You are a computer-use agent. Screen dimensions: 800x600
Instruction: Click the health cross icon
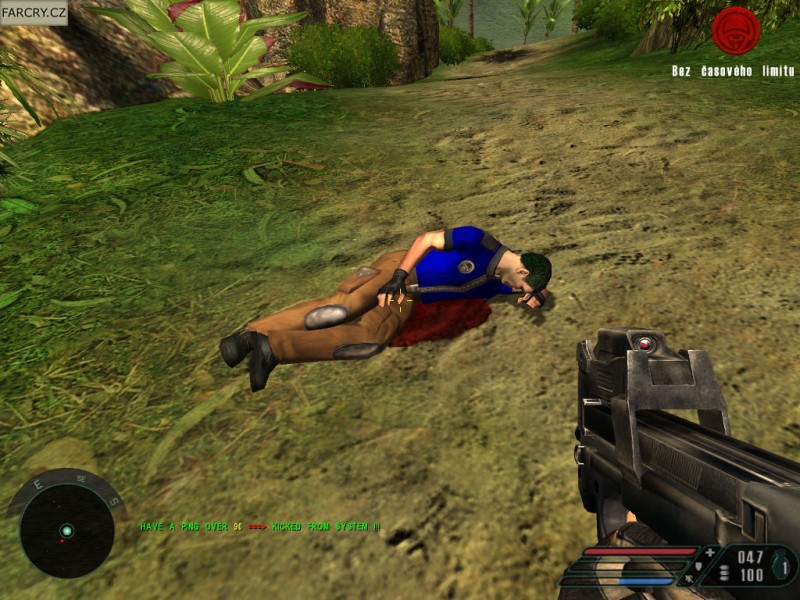[710, 552]
